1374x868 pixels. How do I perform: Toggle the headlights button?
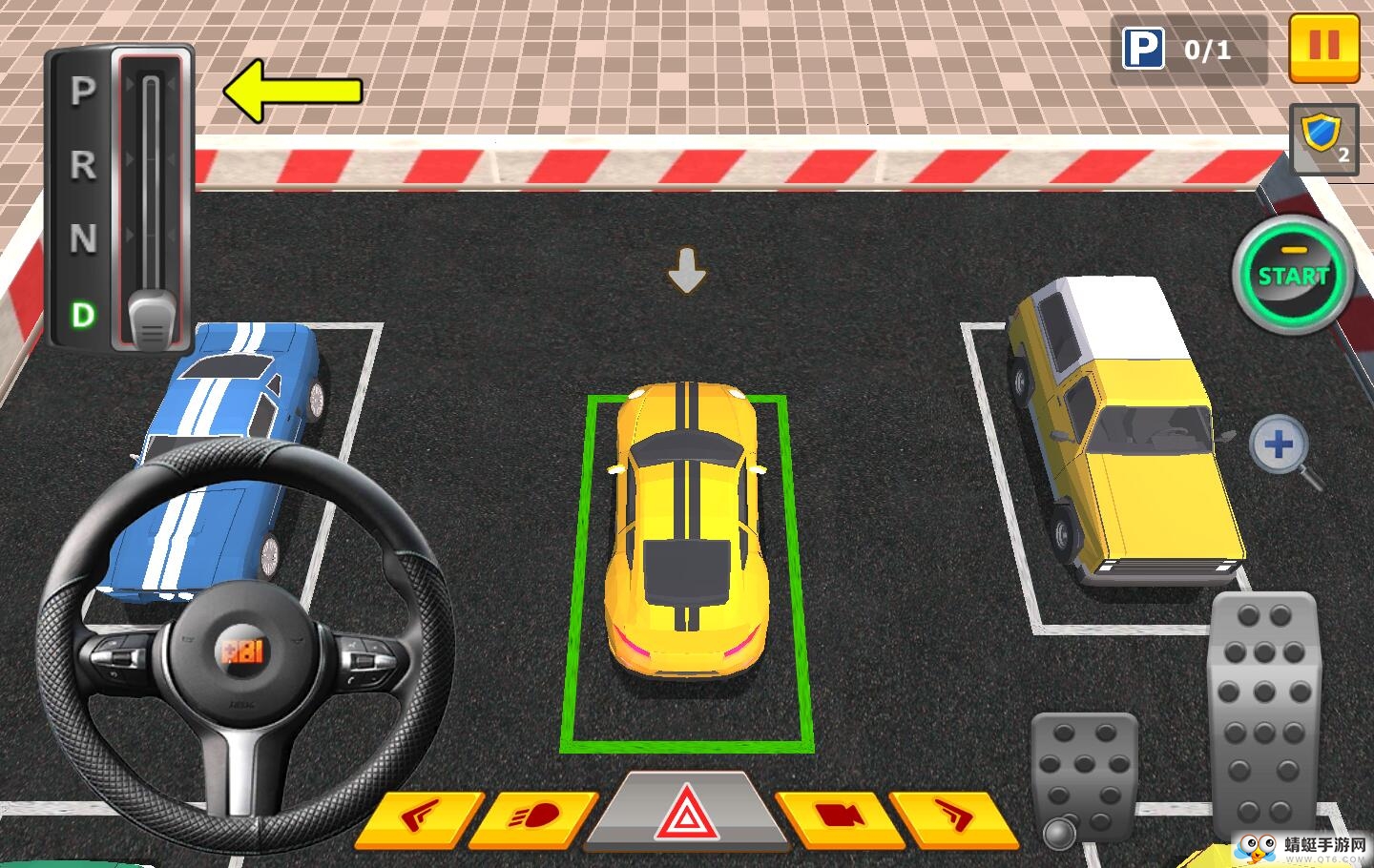tap(534, 817)
